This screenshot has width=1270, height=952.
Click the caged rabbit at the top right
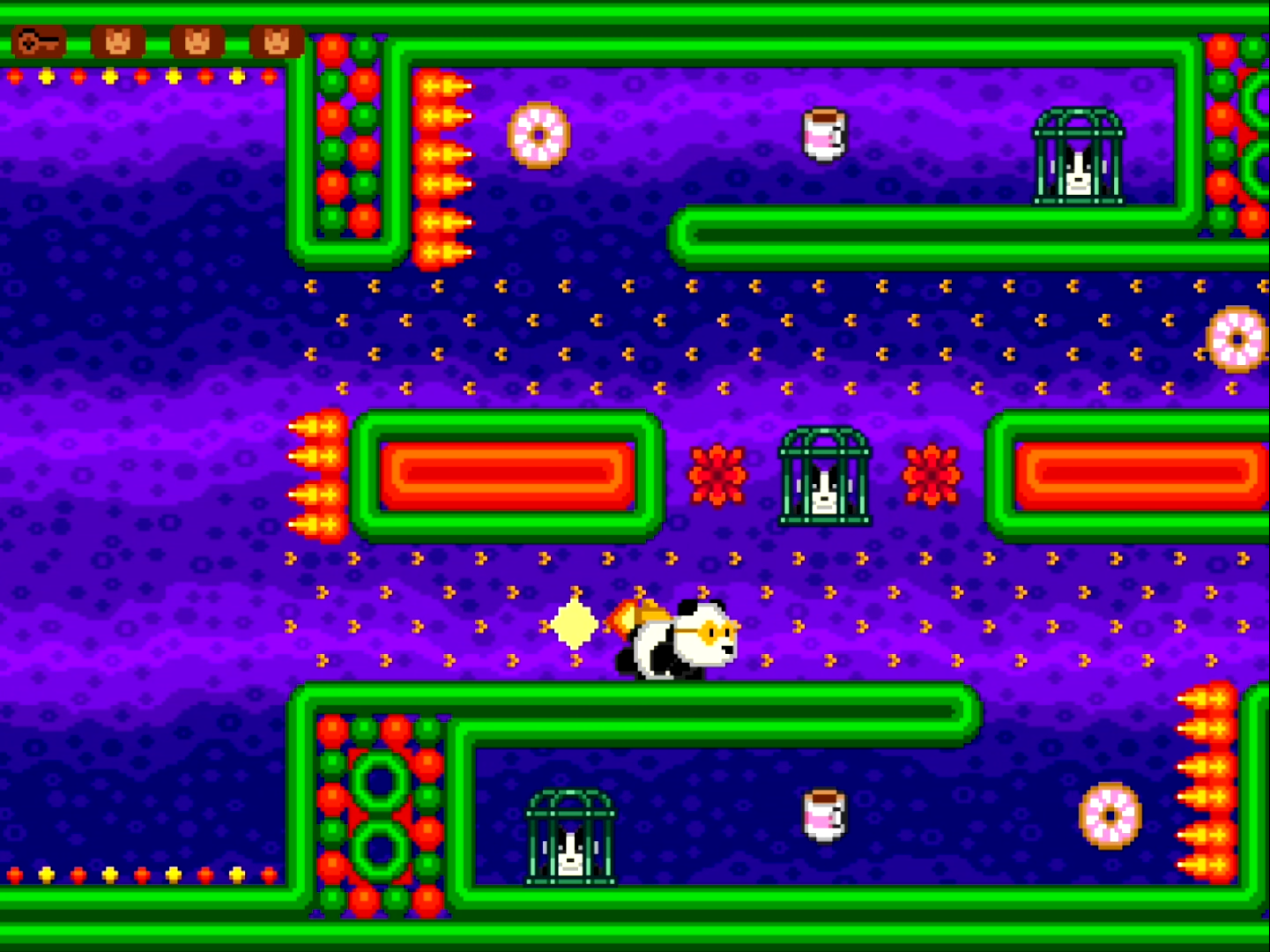coord(1077,163)
